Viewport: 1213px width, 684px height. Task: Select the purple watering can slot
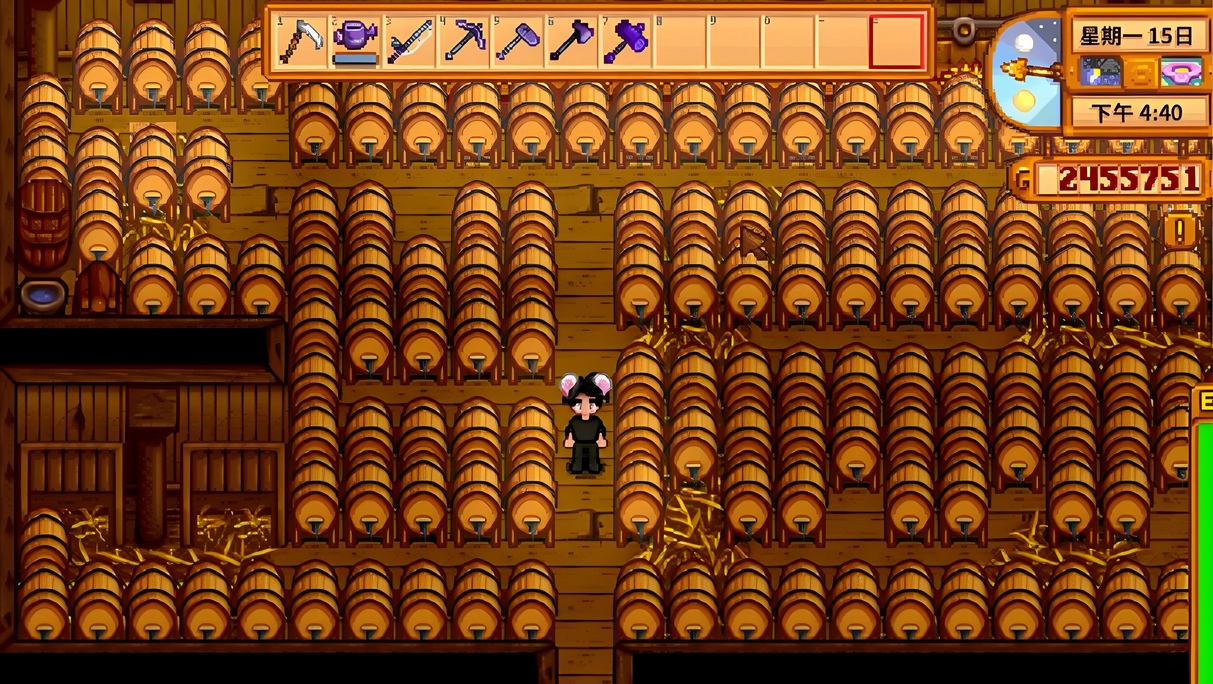(354, 42)
